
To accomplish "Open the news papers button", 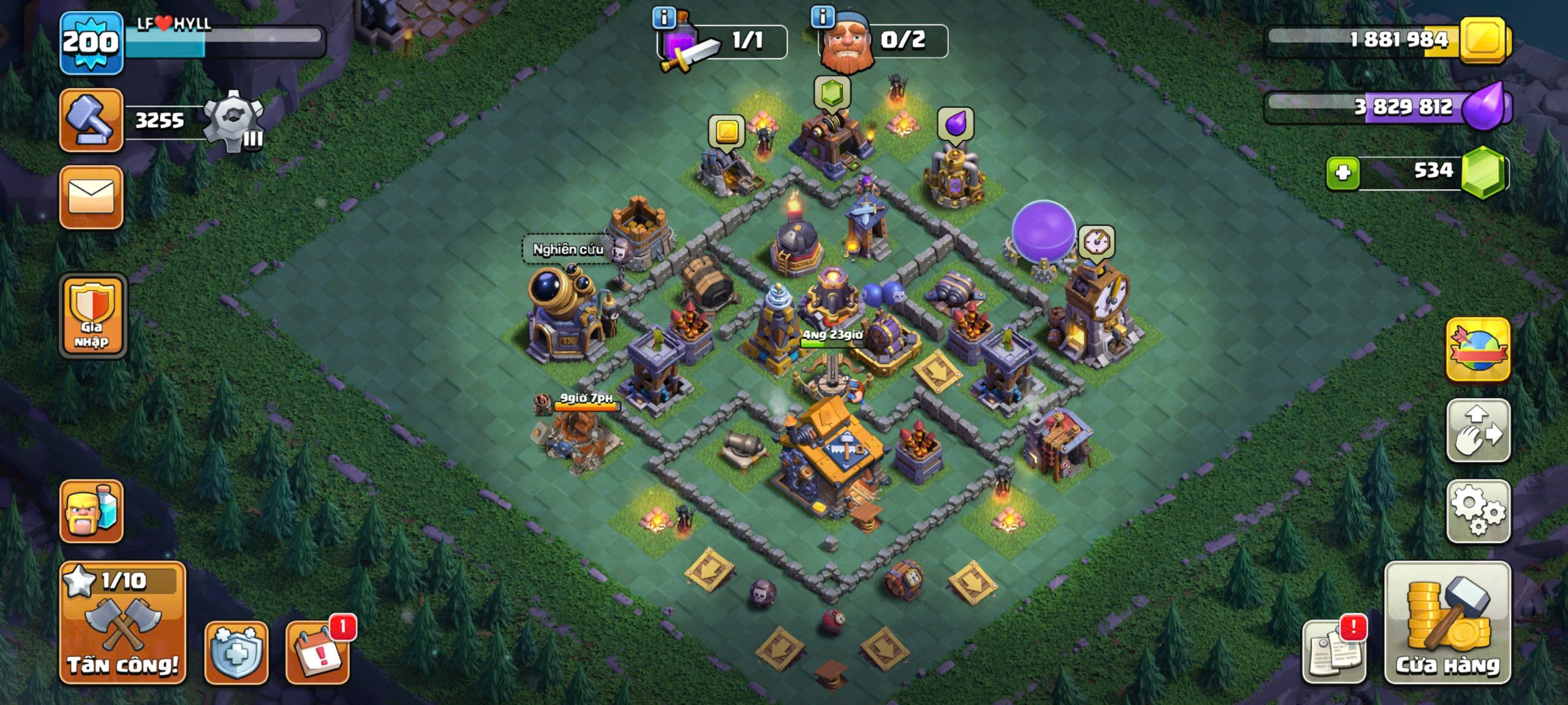I will (1334, 653).
